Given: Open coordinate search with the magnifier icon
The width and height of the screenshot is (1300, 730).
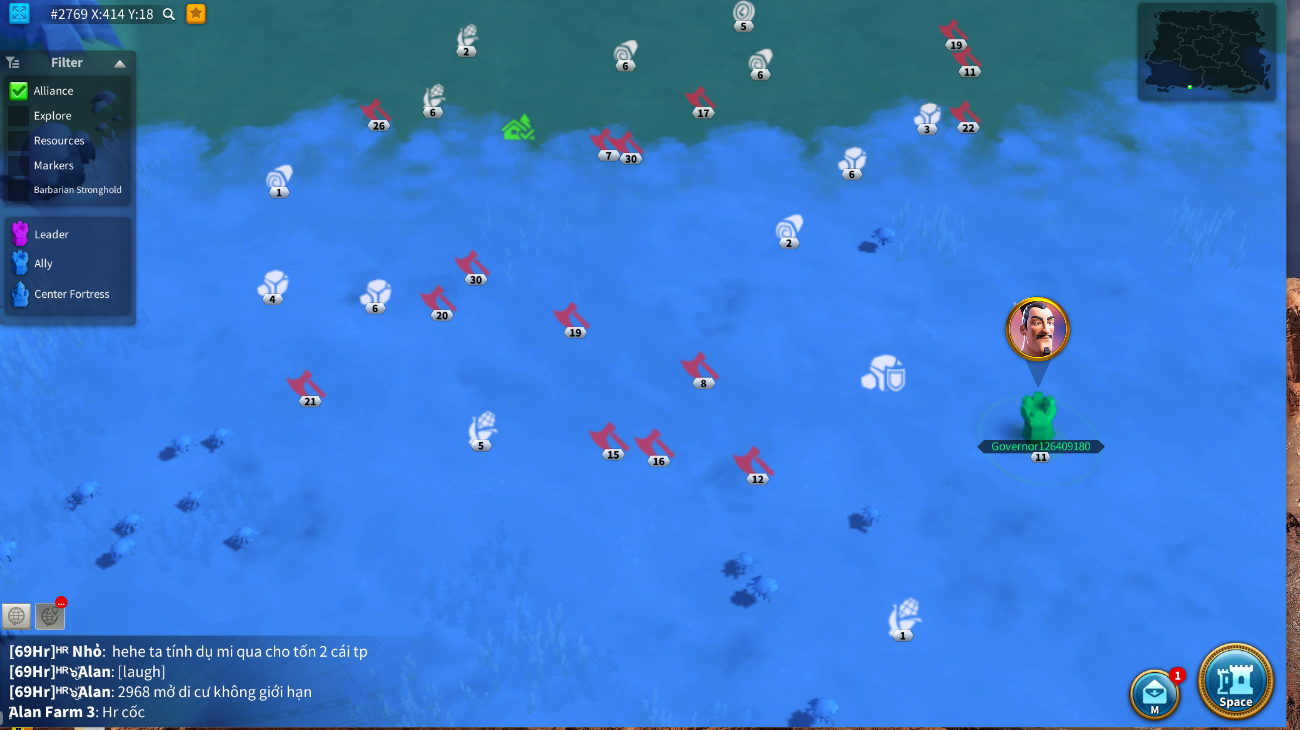Looking at the screenshot, I should 169,14.
